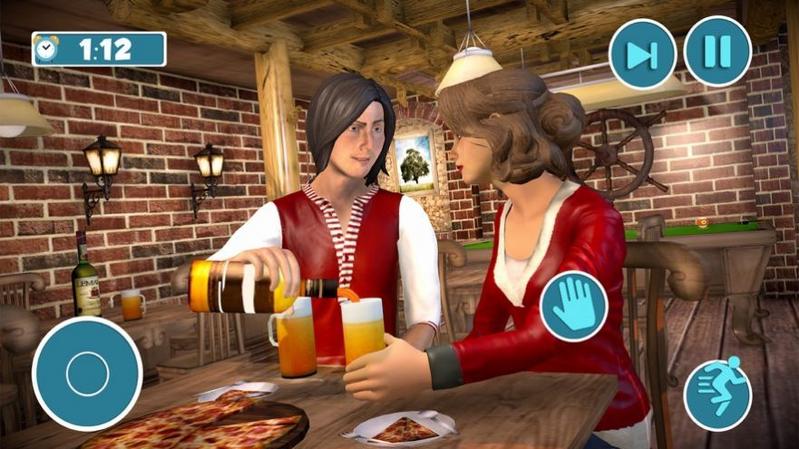Screen dimensions: 799x449
Task: Pause the game
Action: point(717,51)
